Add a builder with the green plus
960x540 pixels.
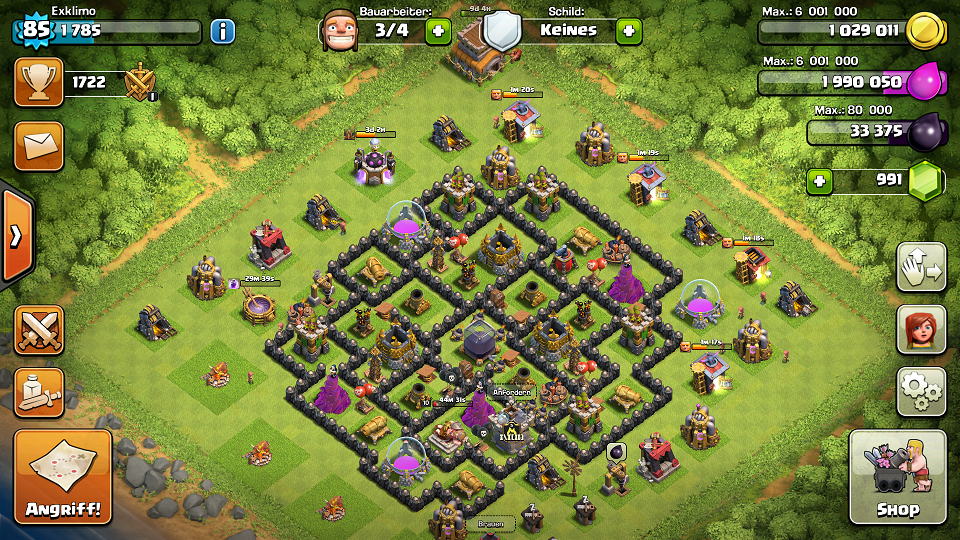pyautogui.click(x=437, y=31)
